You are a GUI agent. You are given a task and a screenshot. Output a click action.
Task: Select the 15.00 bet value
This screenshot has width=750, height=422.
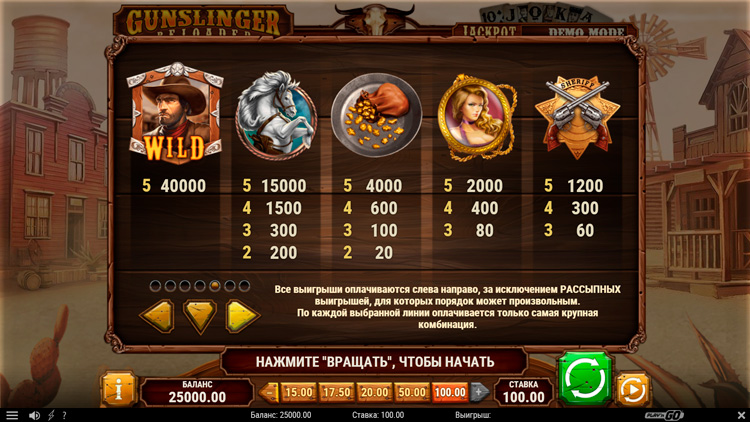(299, 392)
